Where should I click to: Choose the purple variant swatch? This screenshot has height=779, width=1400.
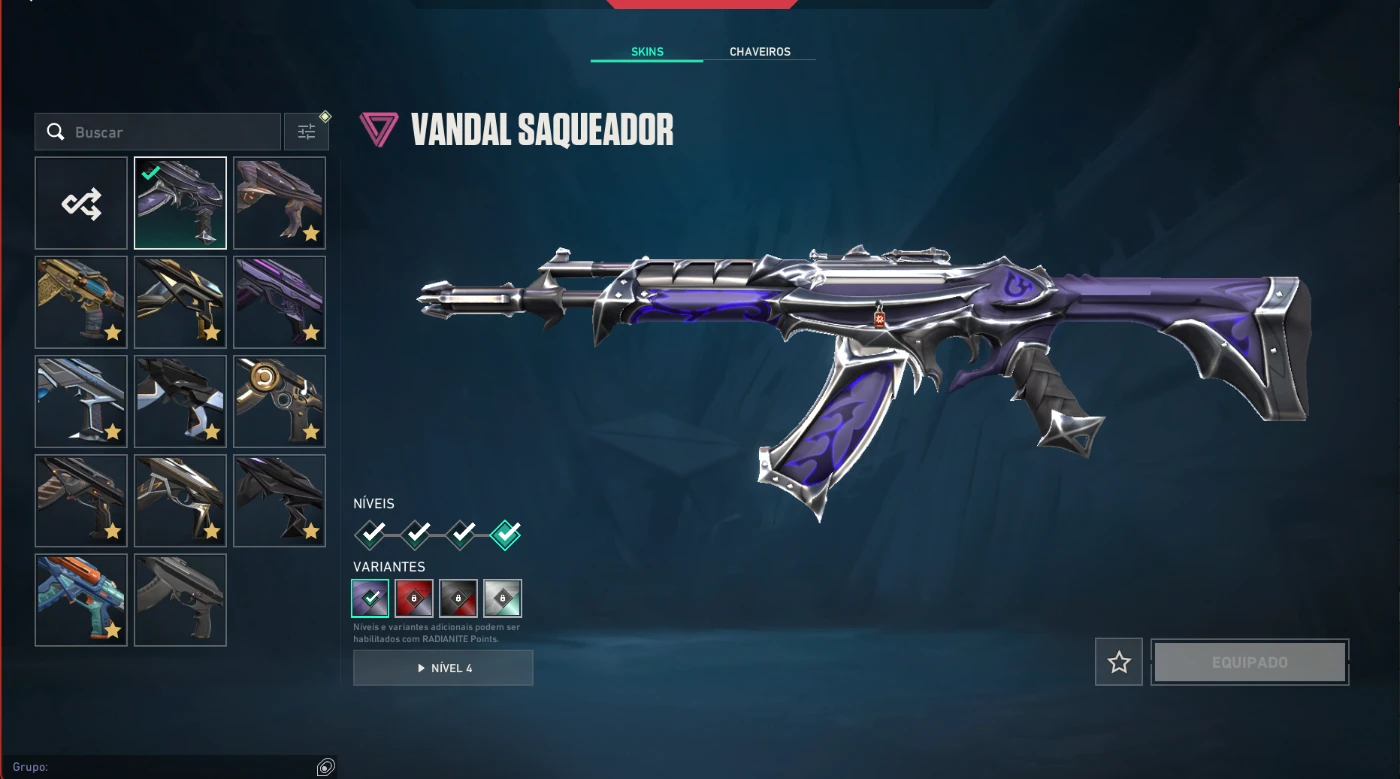pyautogui.click(x=371, y=598)
